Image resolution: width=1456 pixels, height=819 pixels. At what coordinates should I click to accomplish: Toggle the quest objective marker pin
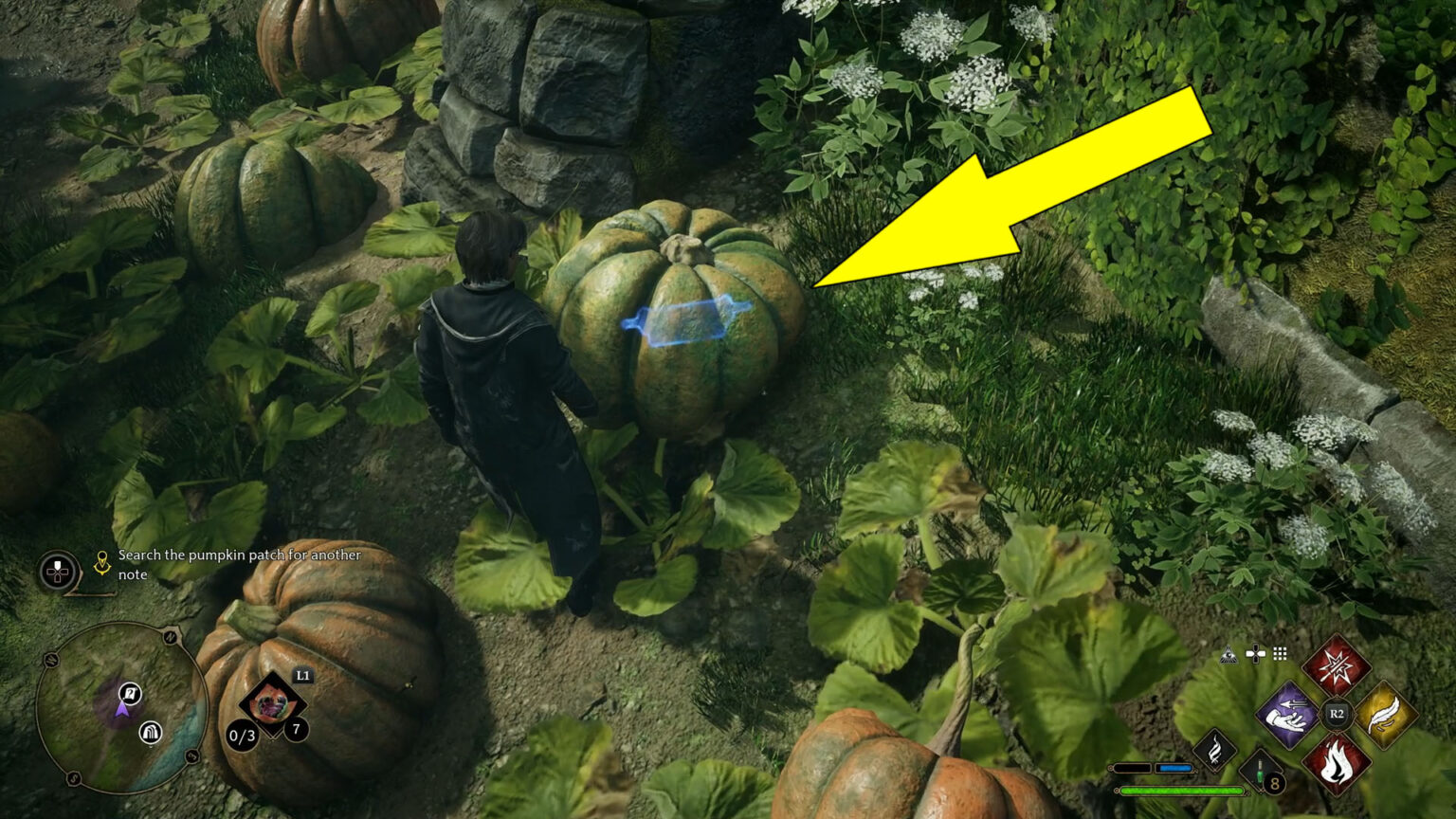click(x=101, y=562)
